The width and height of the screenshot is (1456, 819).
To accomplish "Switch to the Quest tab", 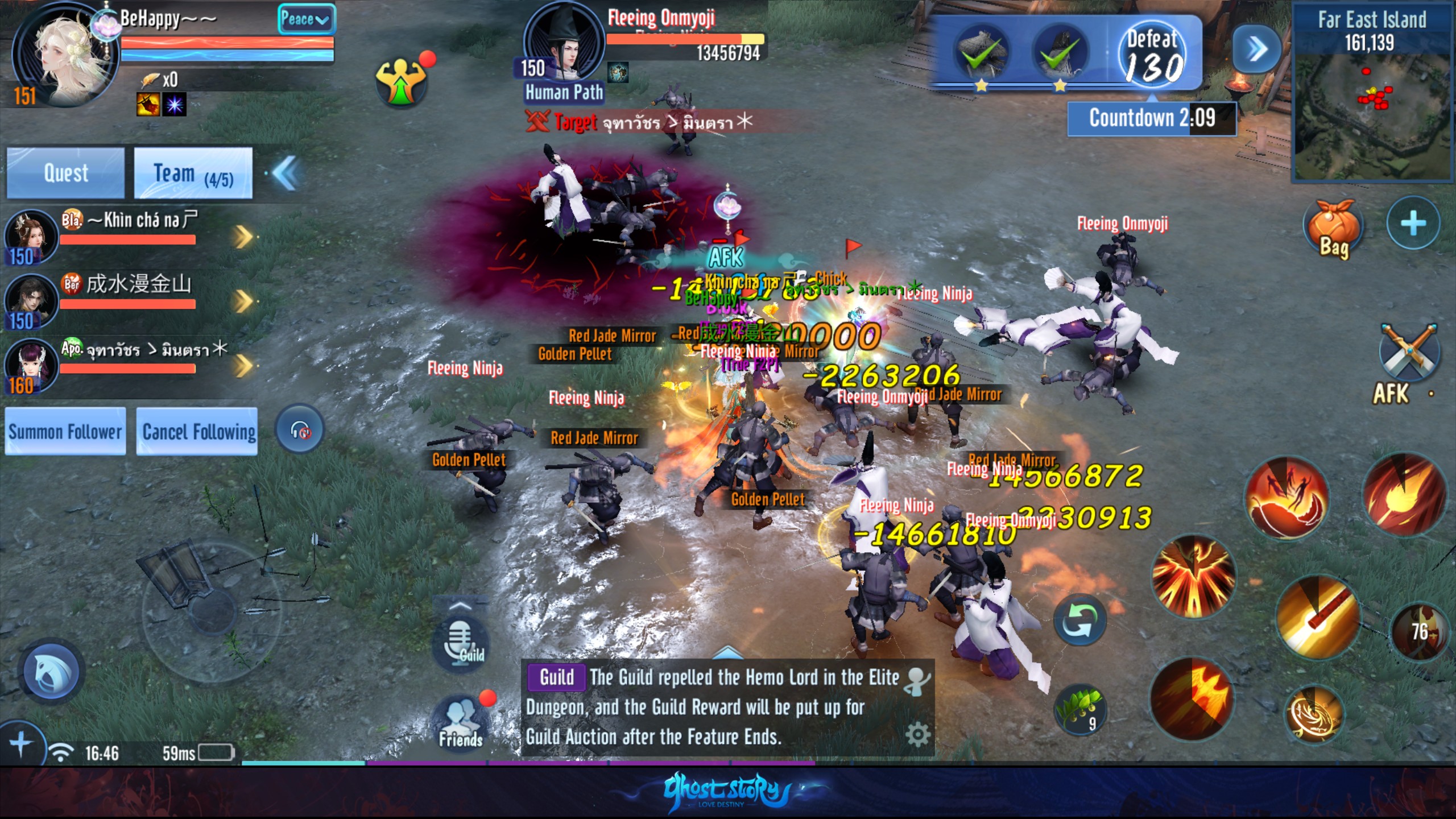I will (x=65, y=173).
